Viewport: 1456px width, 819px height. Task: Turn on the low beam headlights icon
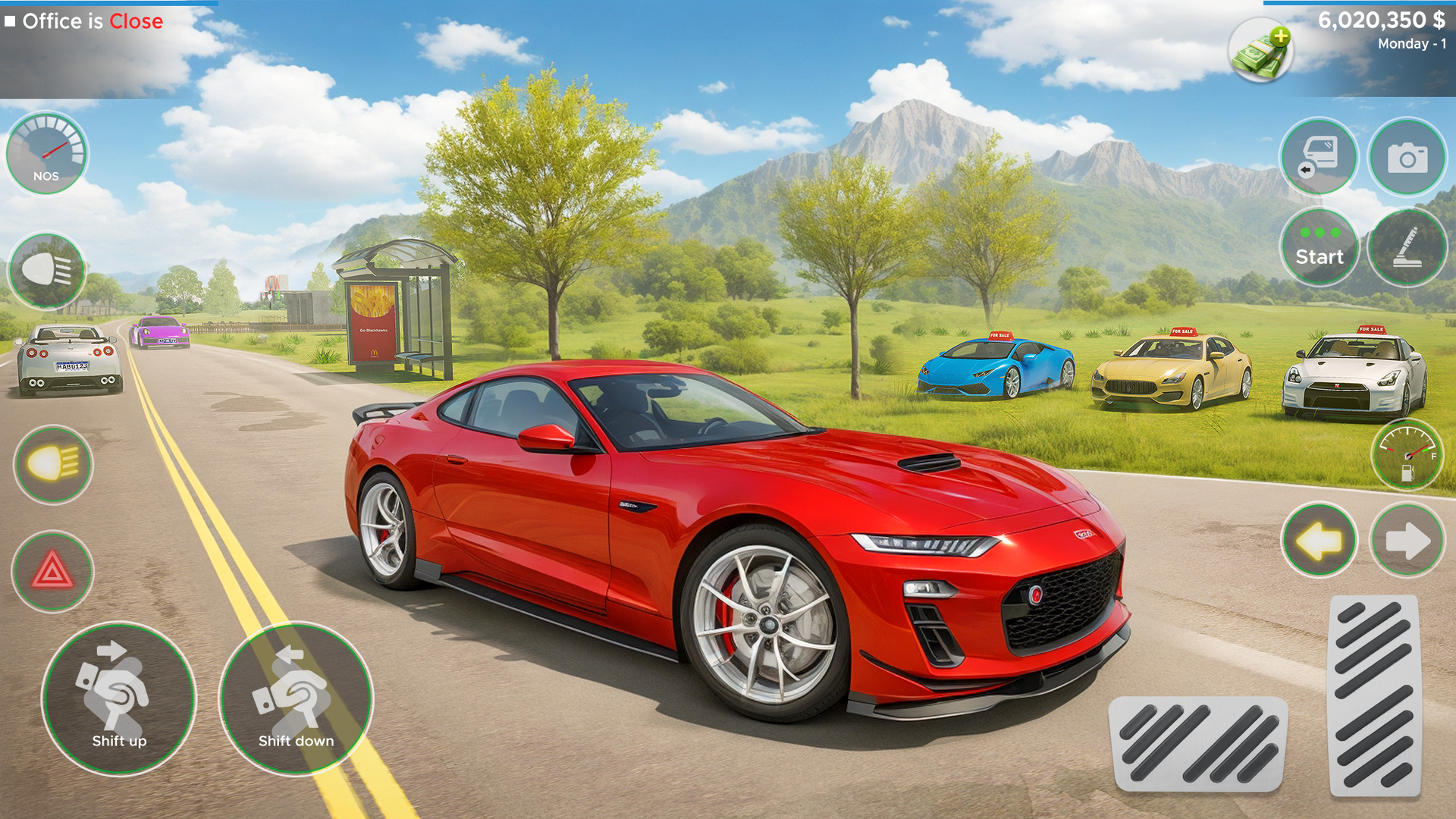[x=52, y=463]
